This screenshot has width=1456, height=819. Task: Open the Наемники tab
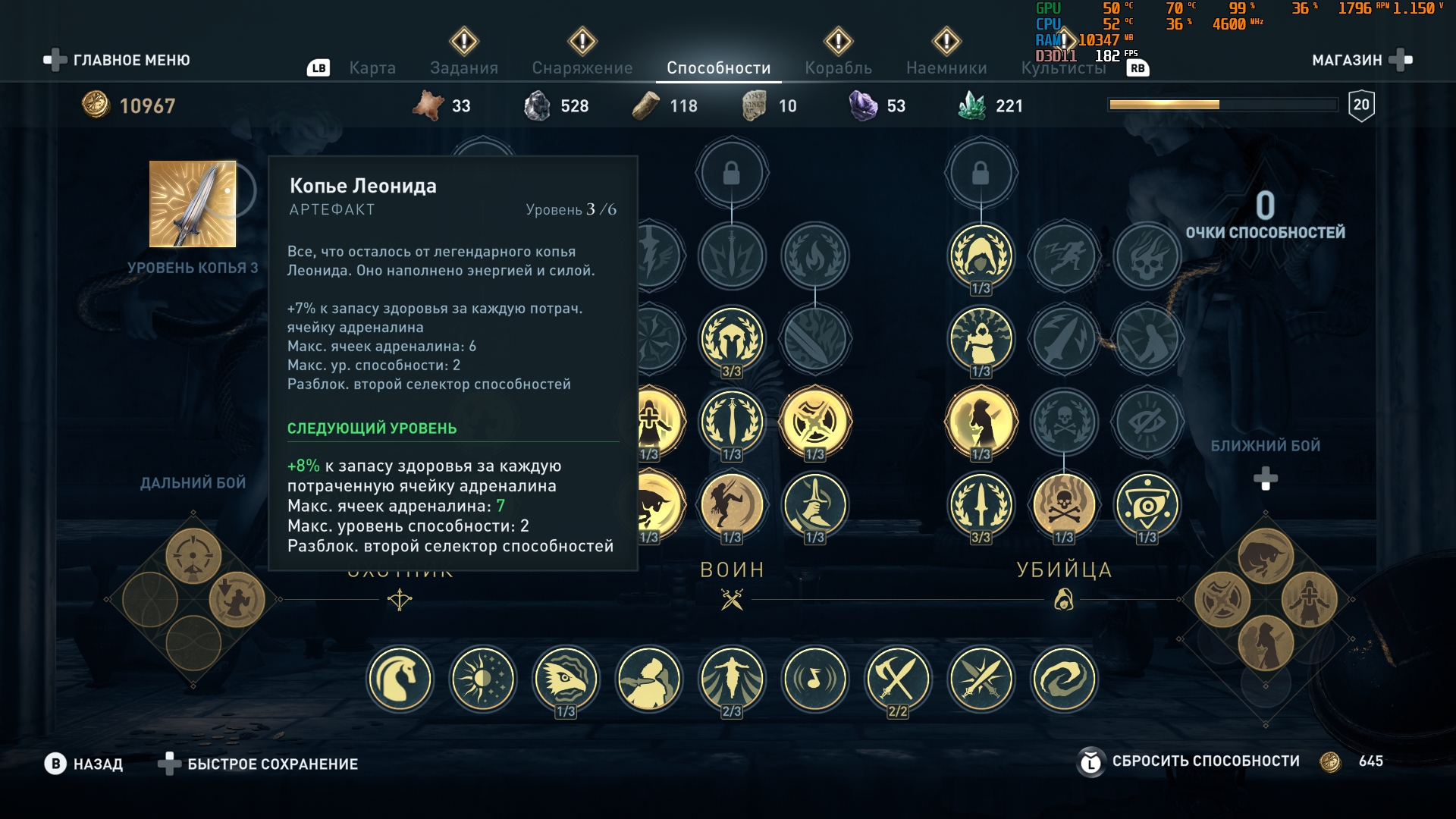click(946, 68)
